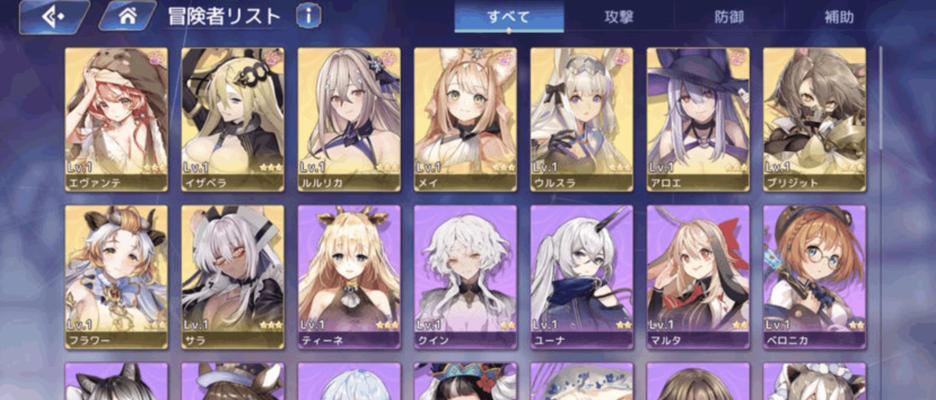Open the ウルスラ character card
This screenshot has height=400, width=936.
point(581,119)
